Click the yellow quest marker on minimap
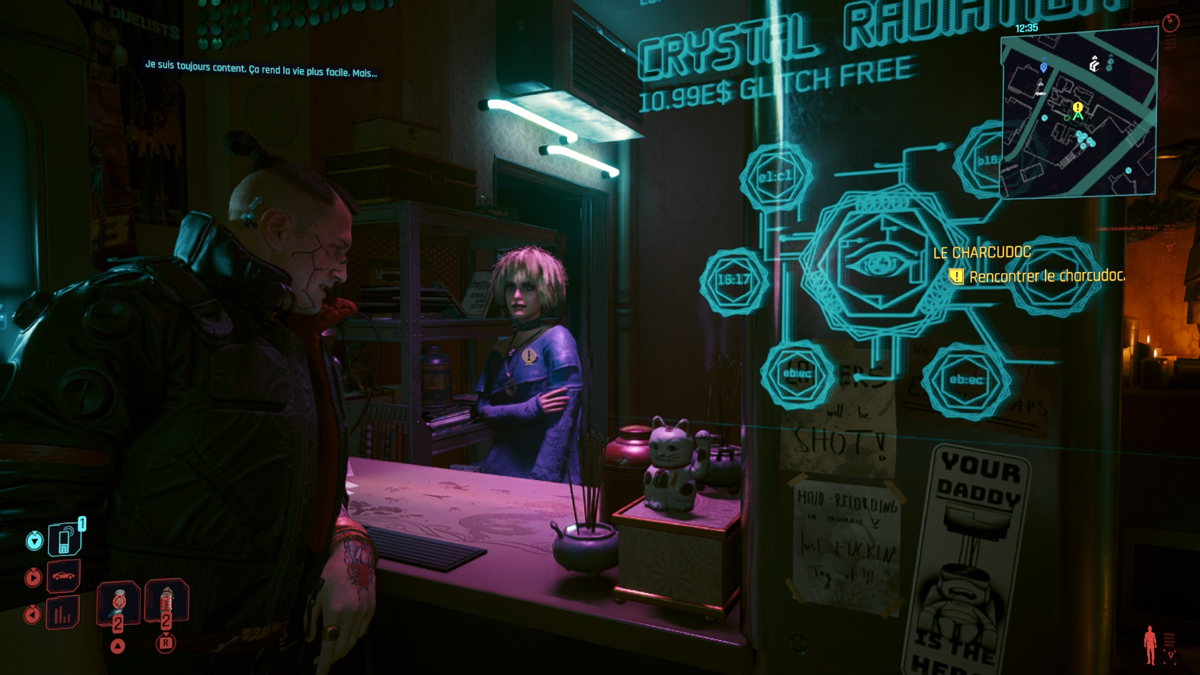 [x=1078, y=108]
